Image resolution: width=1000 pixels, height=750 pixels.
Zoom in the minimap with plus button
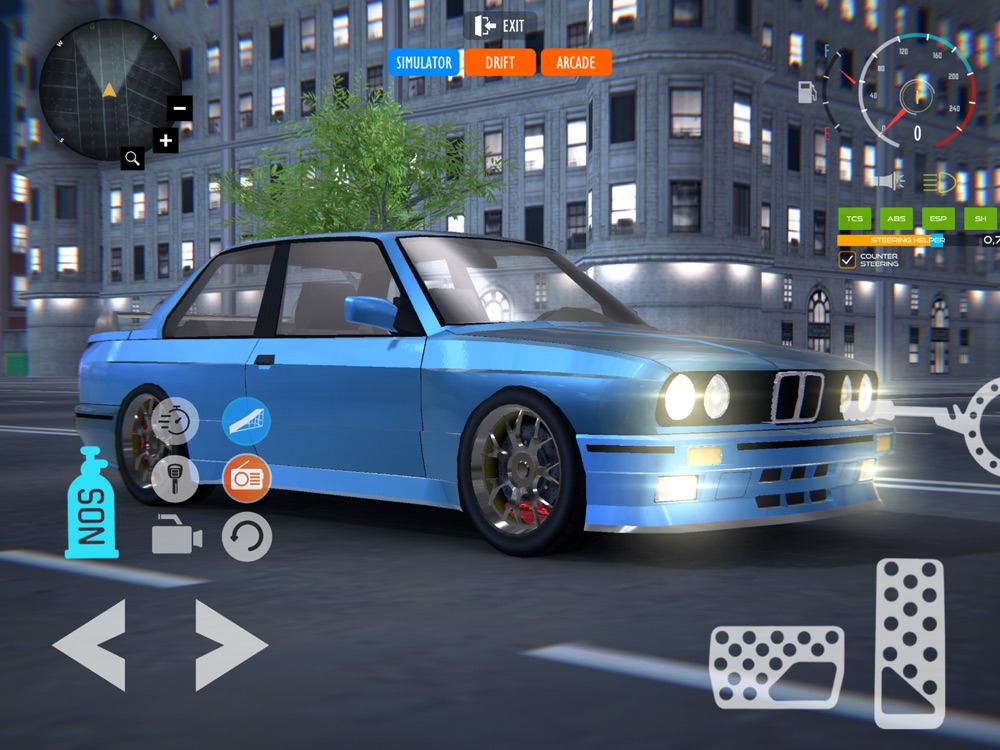pos(166,140)
